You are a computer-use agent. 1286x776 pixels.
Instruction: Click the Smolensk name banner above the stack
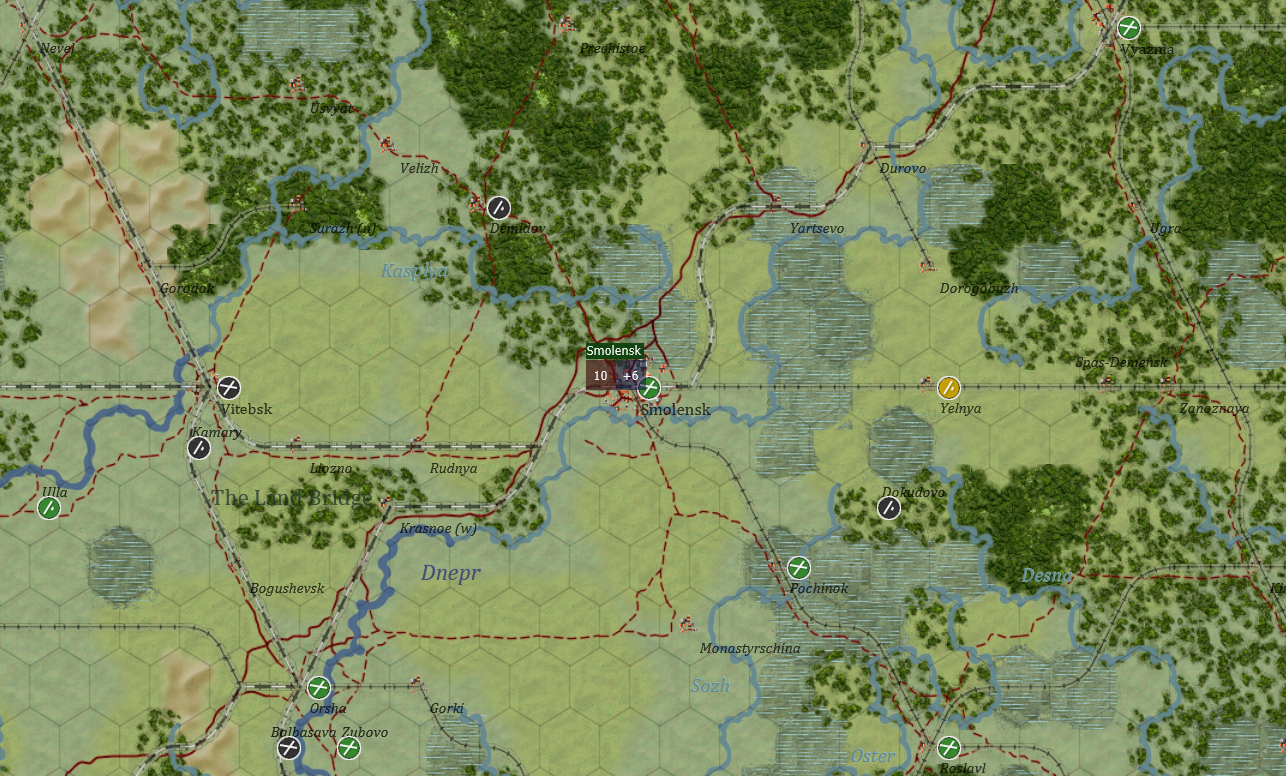click(614, 351)
